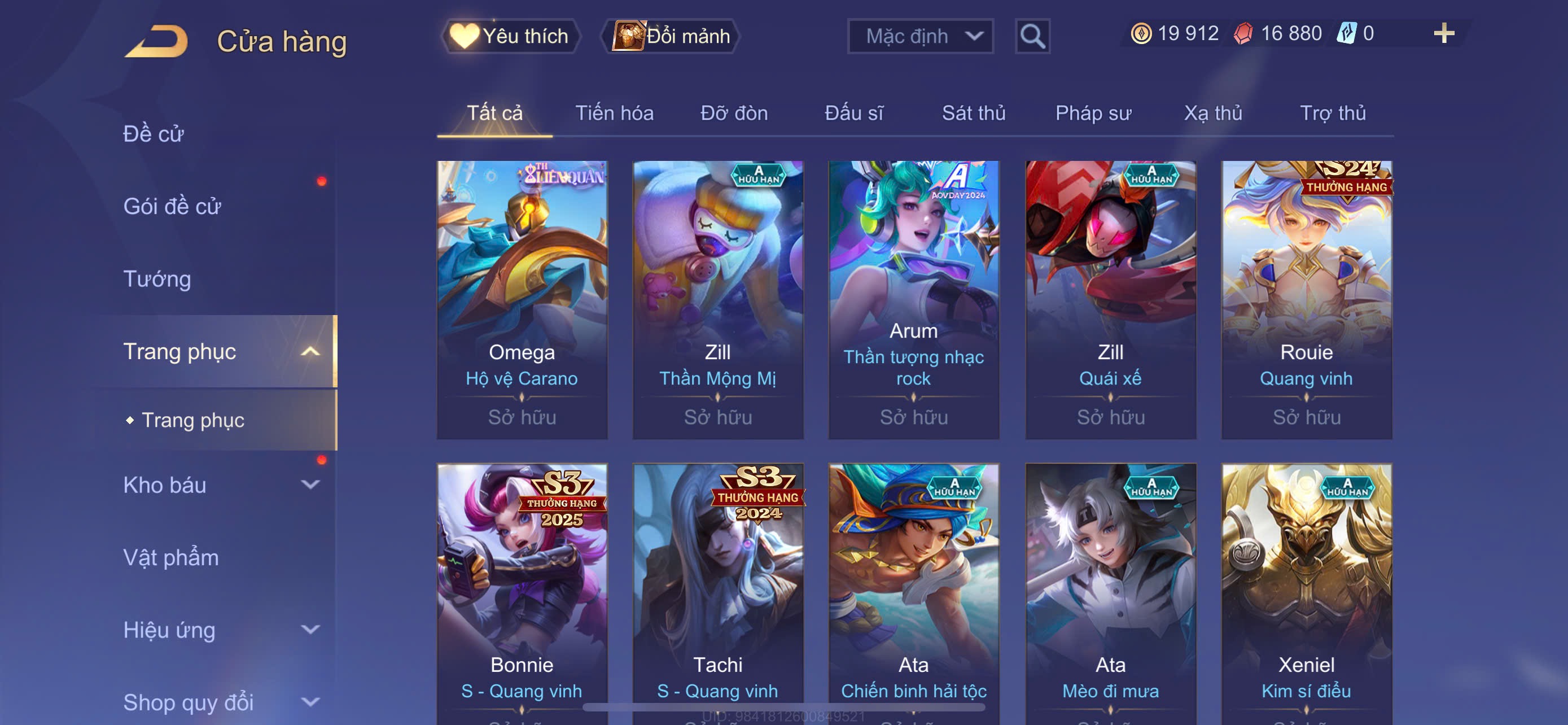1568x725 pixels.
Task: Switch to the Tiến hóa tab
Action: click(x=614, y=113)
